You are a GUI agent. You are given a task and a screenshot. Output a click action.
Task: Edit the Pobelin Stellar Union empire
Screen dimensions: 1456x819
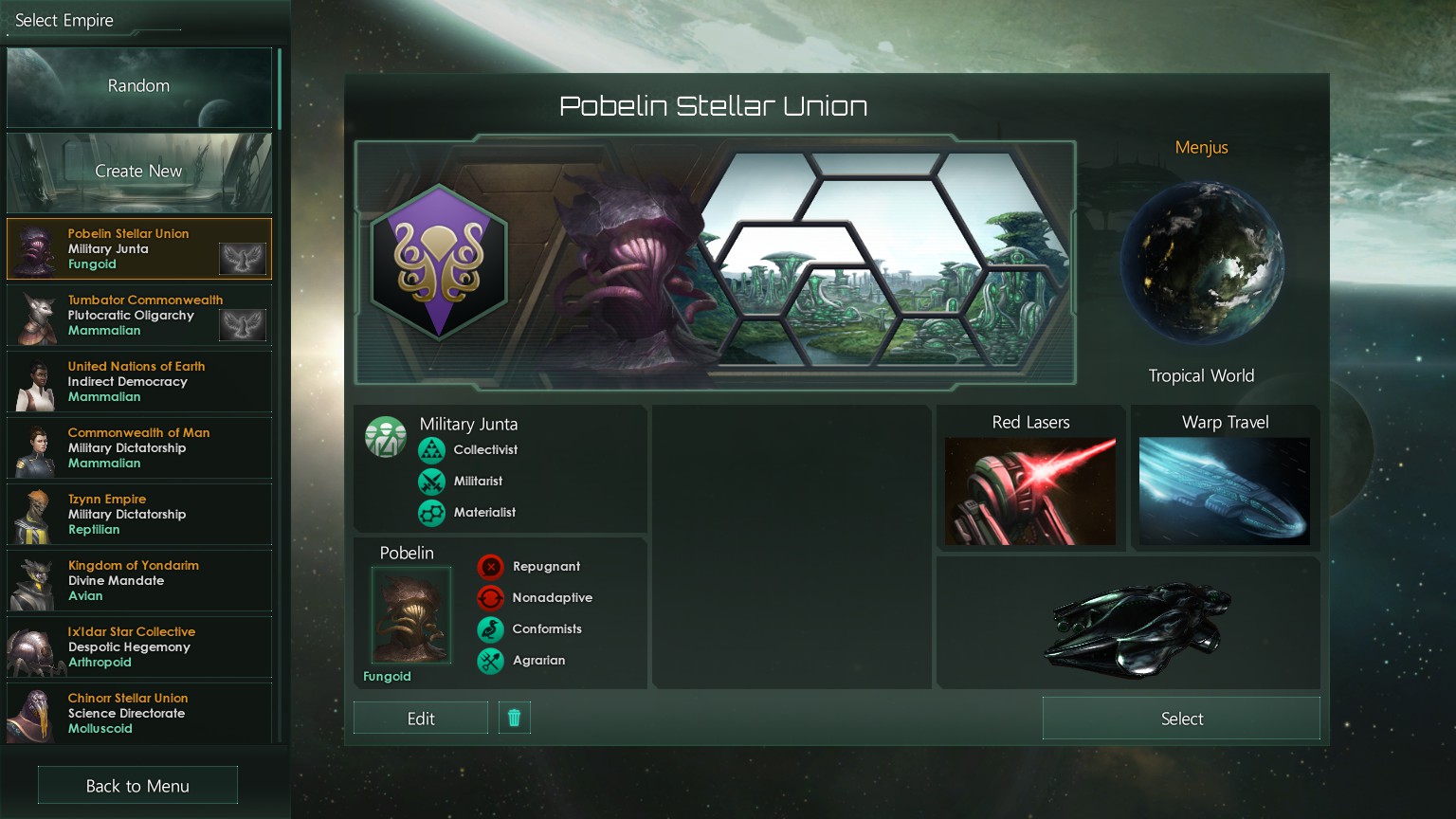click(x=421, y=719)
